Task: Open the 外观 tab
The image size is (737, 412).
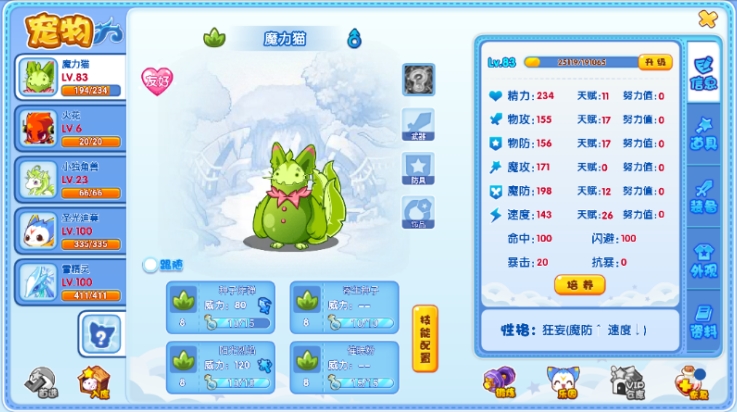Action: pos(703,259)
